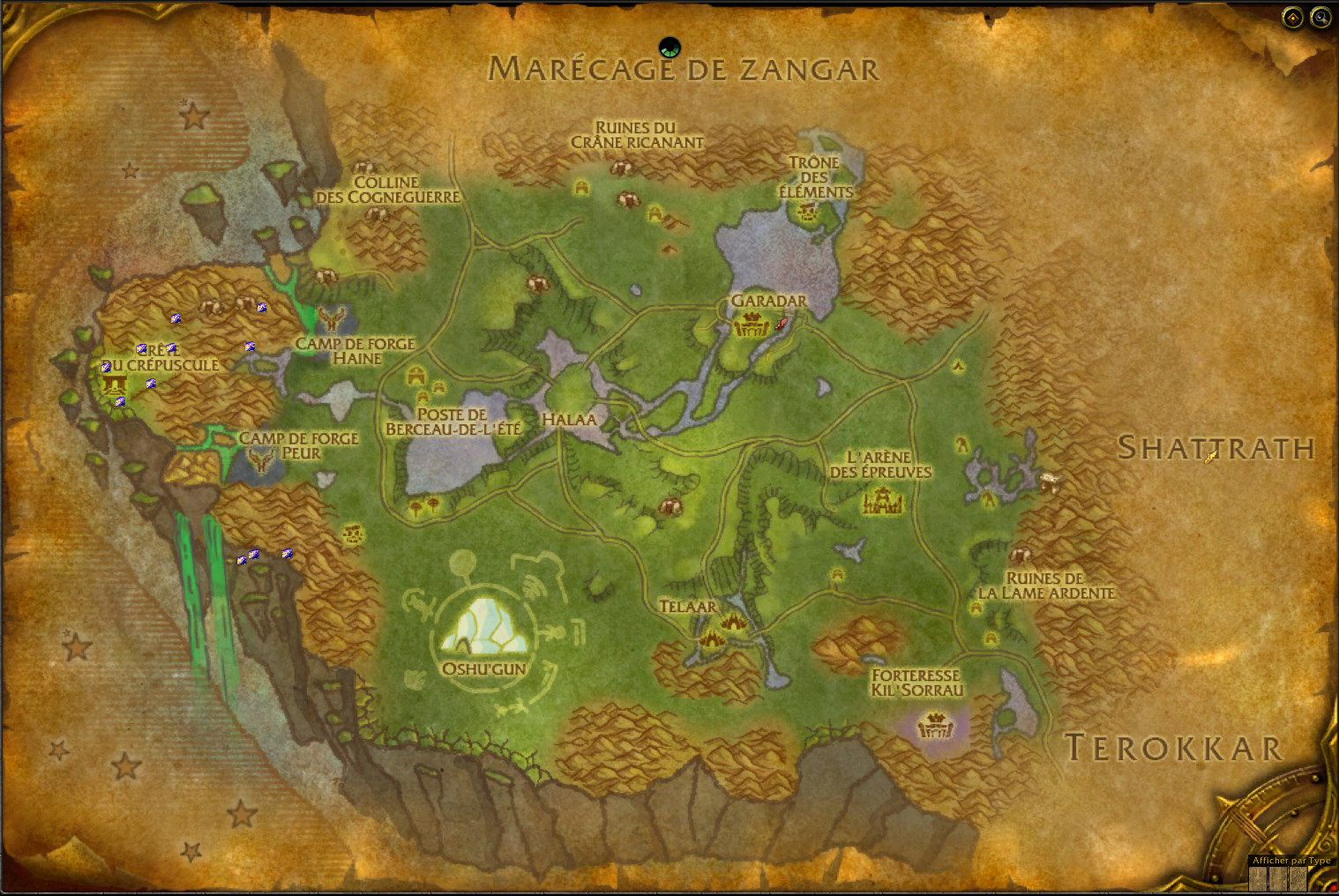Image resolution: width=1339 pixels, height=896 pixels.
Task: Click the wings emblem at Camp de forge Haine
Action: (333, 319)
